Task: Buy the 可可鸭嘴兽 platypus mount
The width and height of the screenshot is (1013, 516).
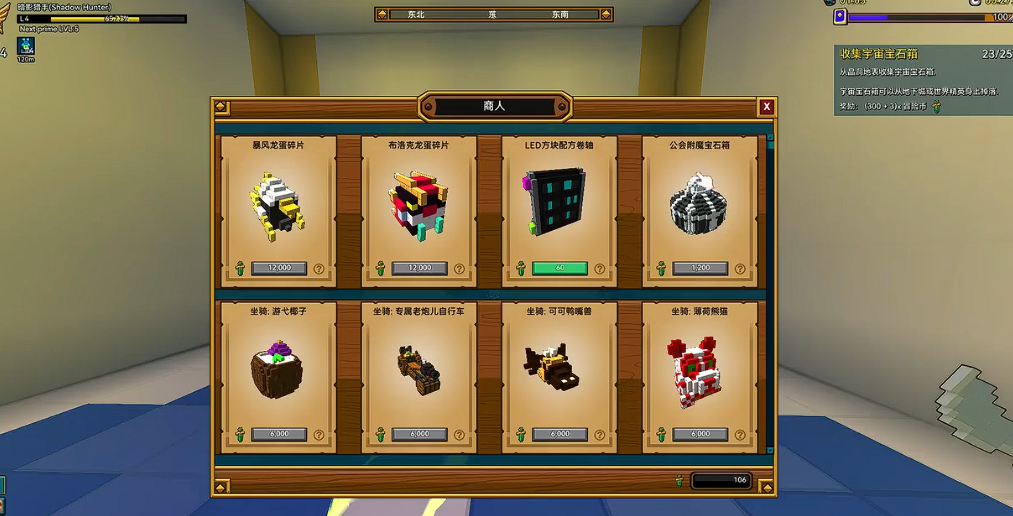Action: pos(560,434)
